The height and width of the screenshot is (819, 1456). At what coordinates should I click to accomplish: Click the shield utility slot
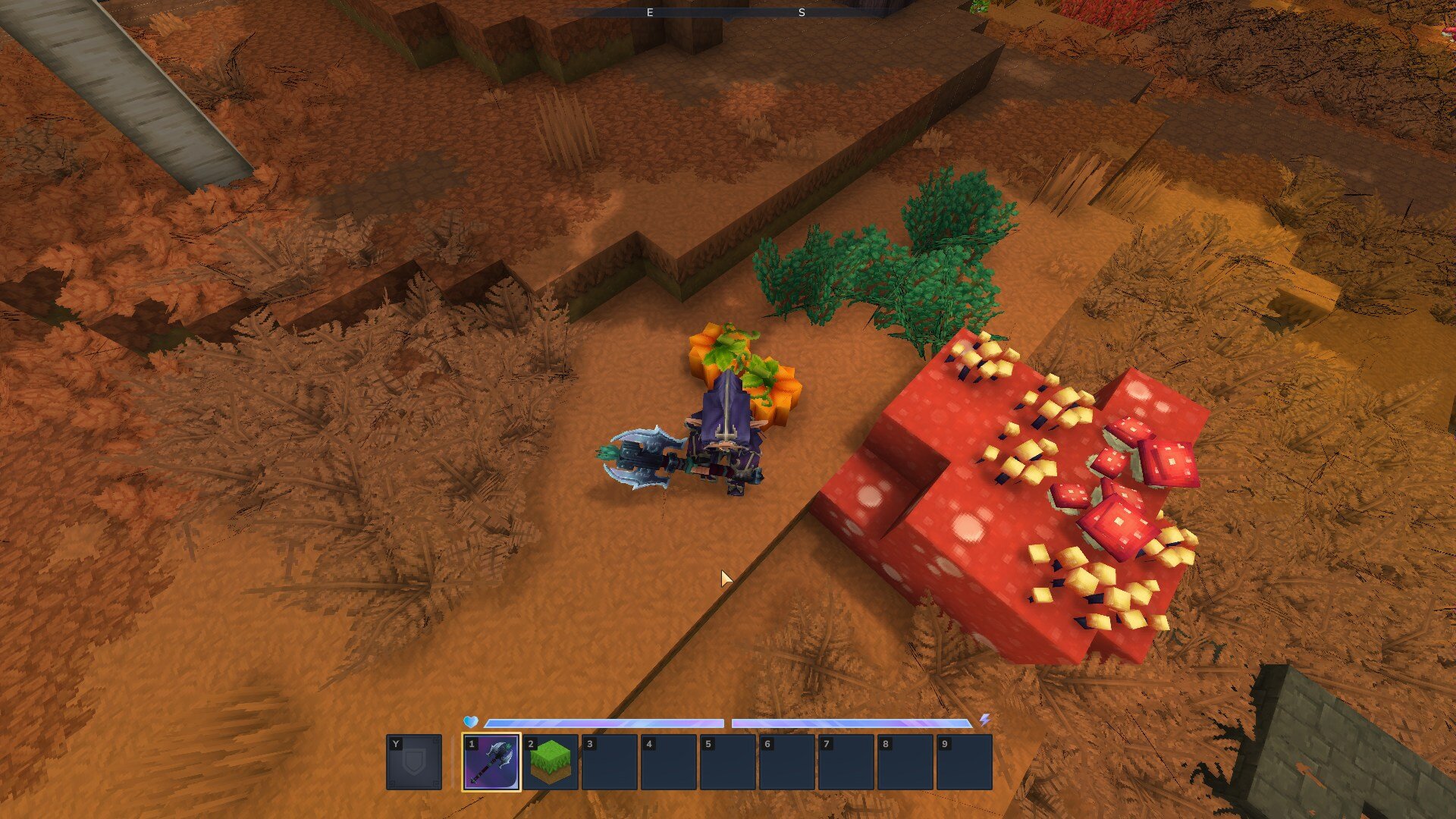(x=414, y=762)
